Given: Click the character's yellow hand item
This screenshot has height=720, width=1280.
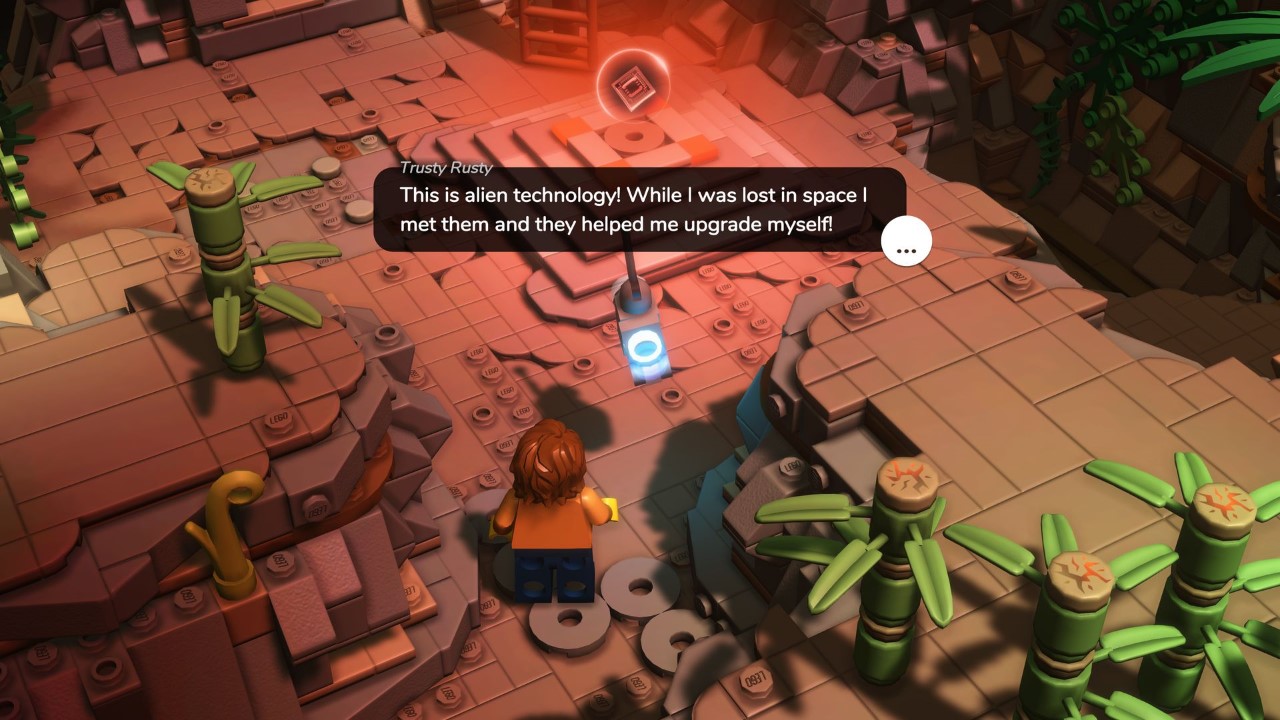Looking at the screenshot, I should coord(610,508).
